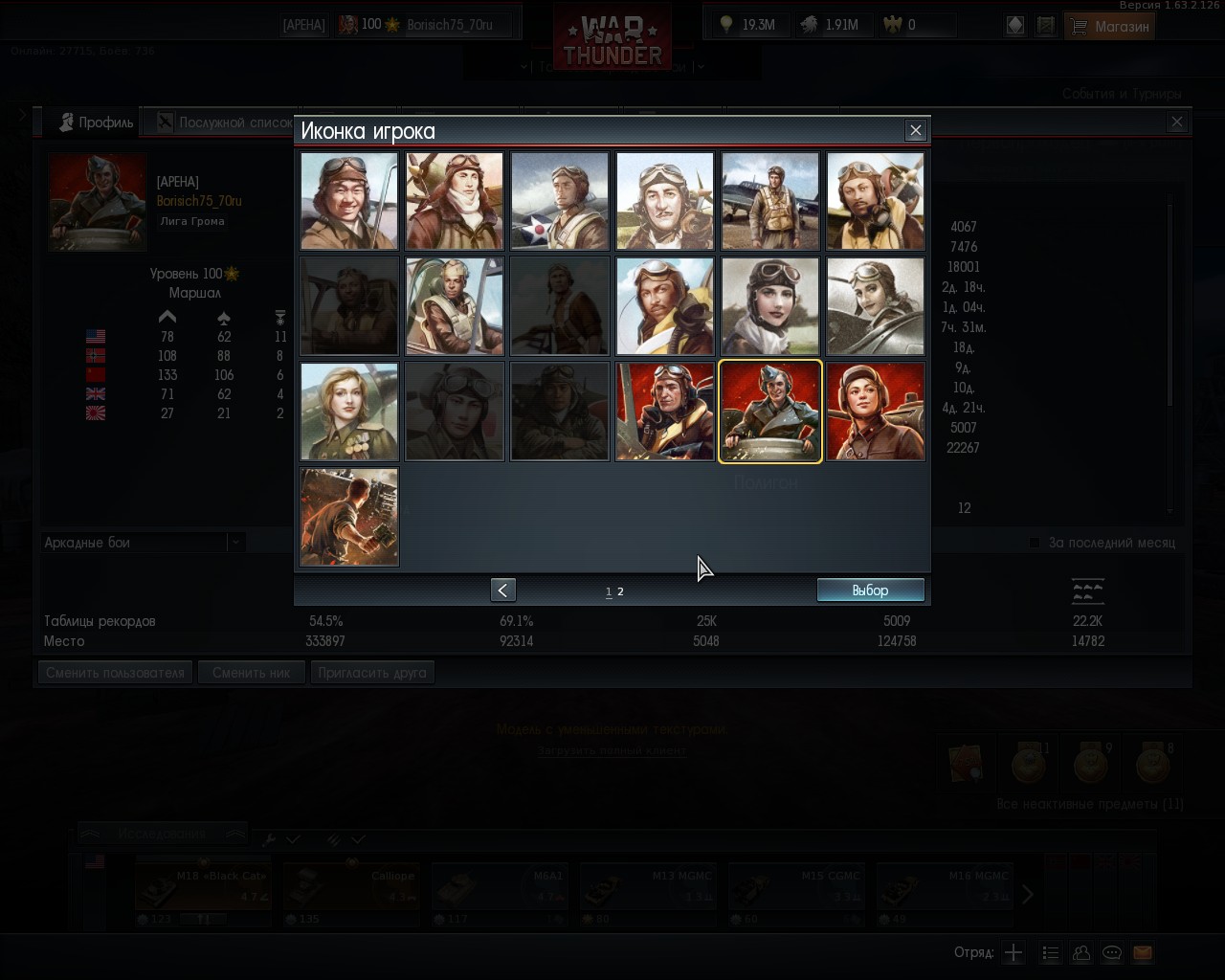
Task: Toggle the За последний месяц checkbox
Action: [x=1035, y=543]
